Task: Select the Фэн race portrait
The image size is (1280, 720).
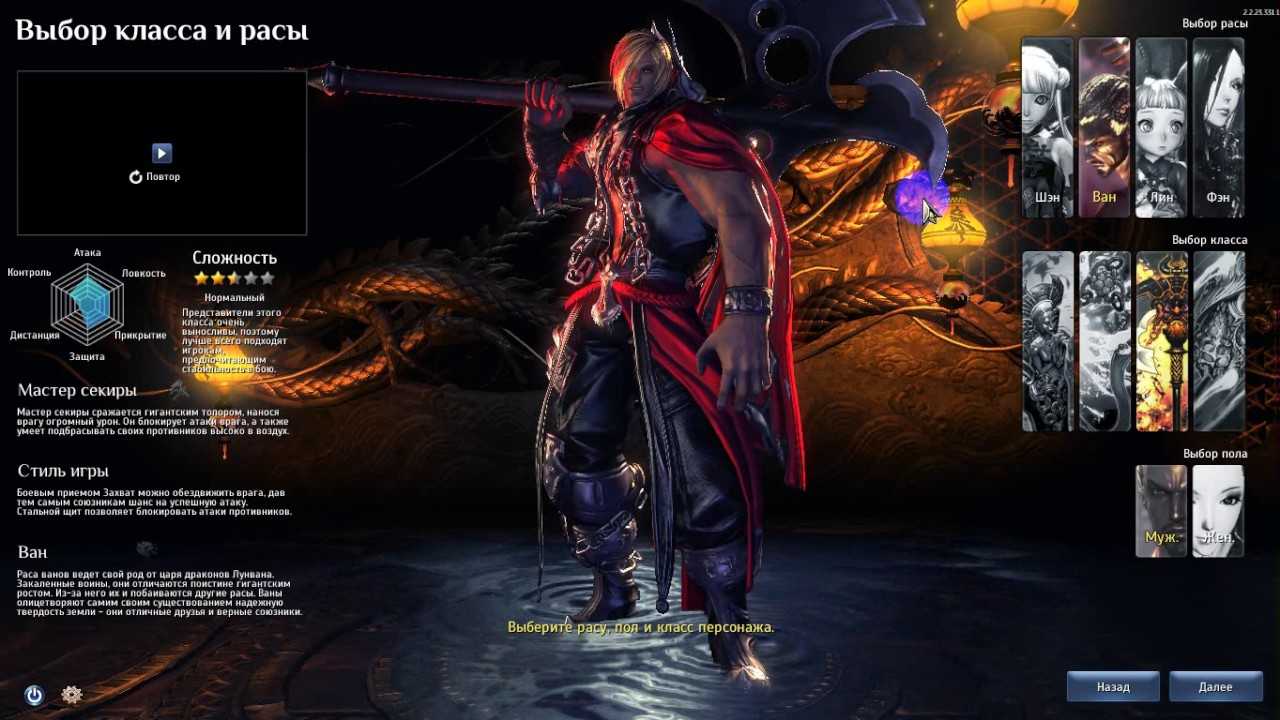Action: tap(1218, 127)
